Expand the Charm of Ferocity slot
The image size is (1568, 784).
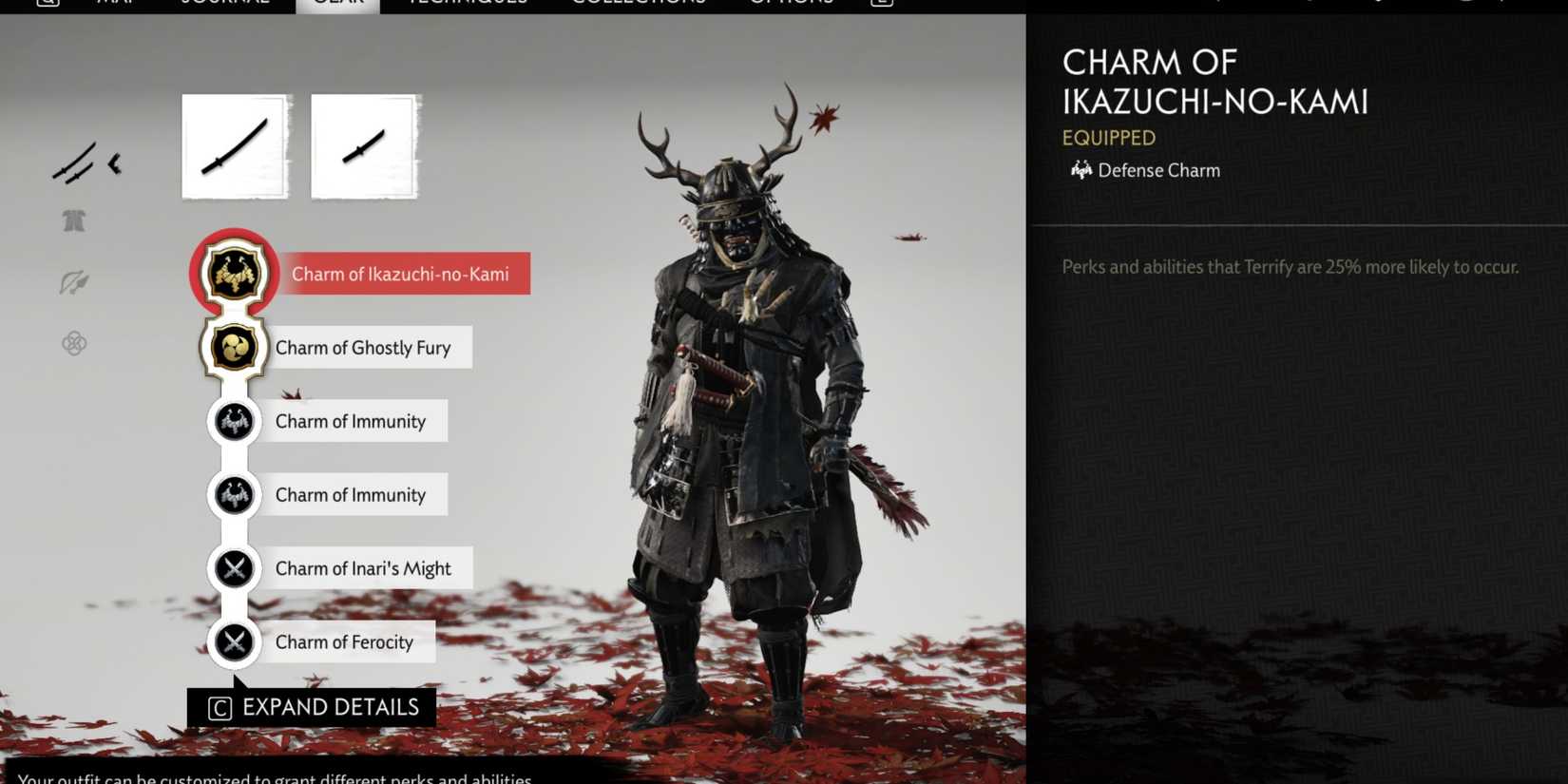click(234, 641)
